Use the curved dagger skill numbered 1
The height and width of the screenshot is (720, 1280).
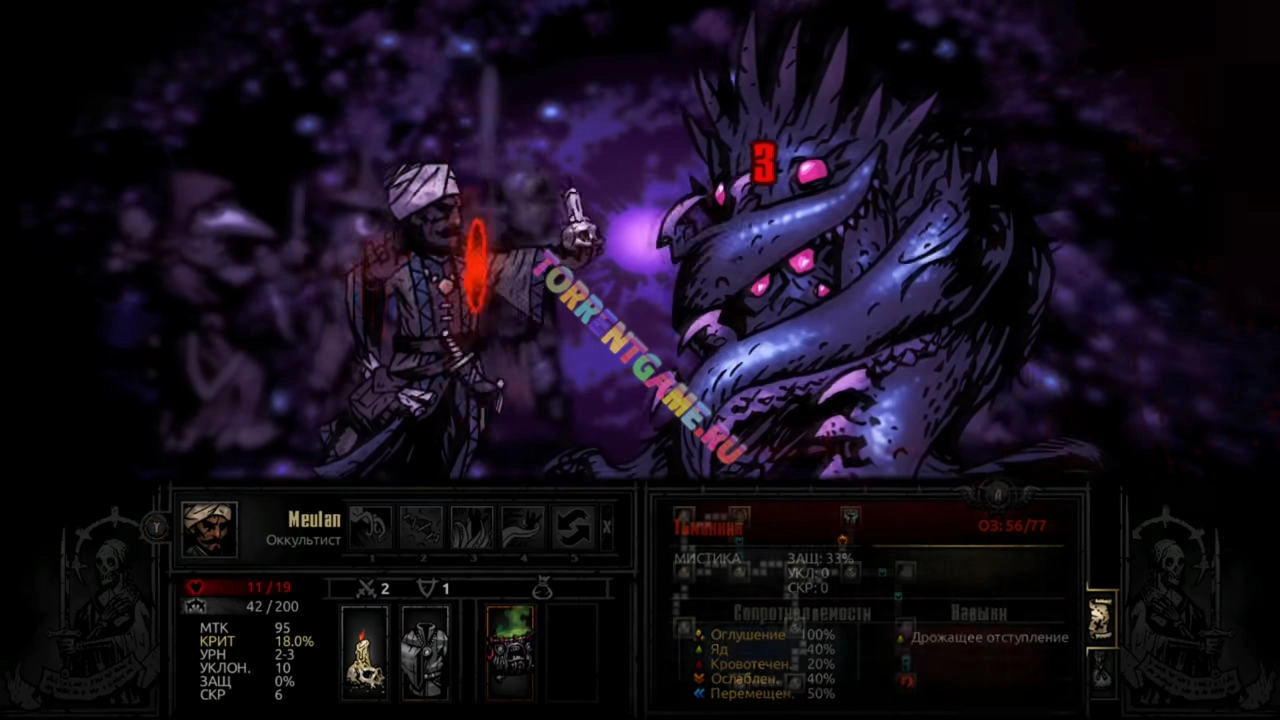click(x=371, y=527)
